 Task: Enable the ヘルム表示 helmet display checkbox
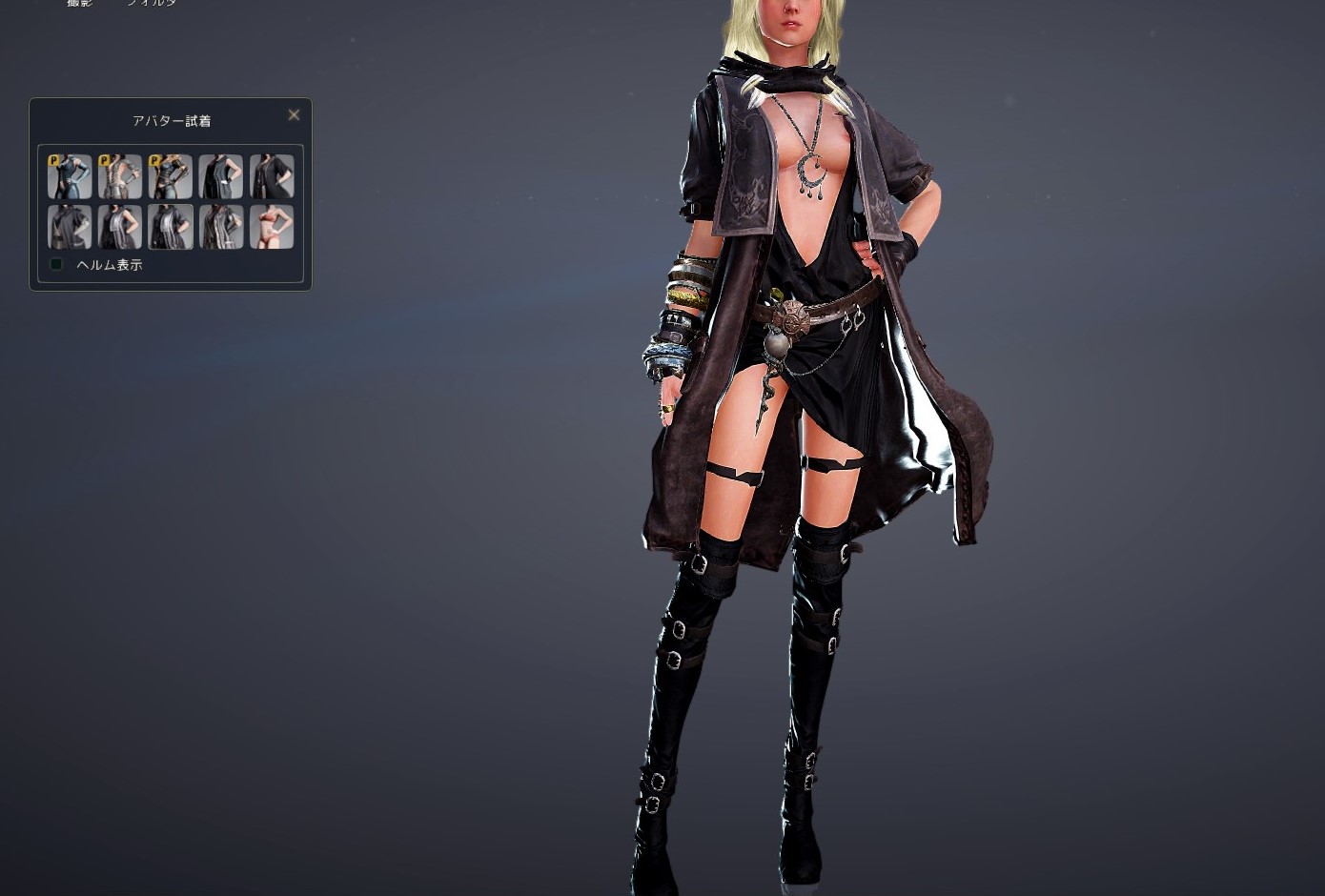[56, 264]
